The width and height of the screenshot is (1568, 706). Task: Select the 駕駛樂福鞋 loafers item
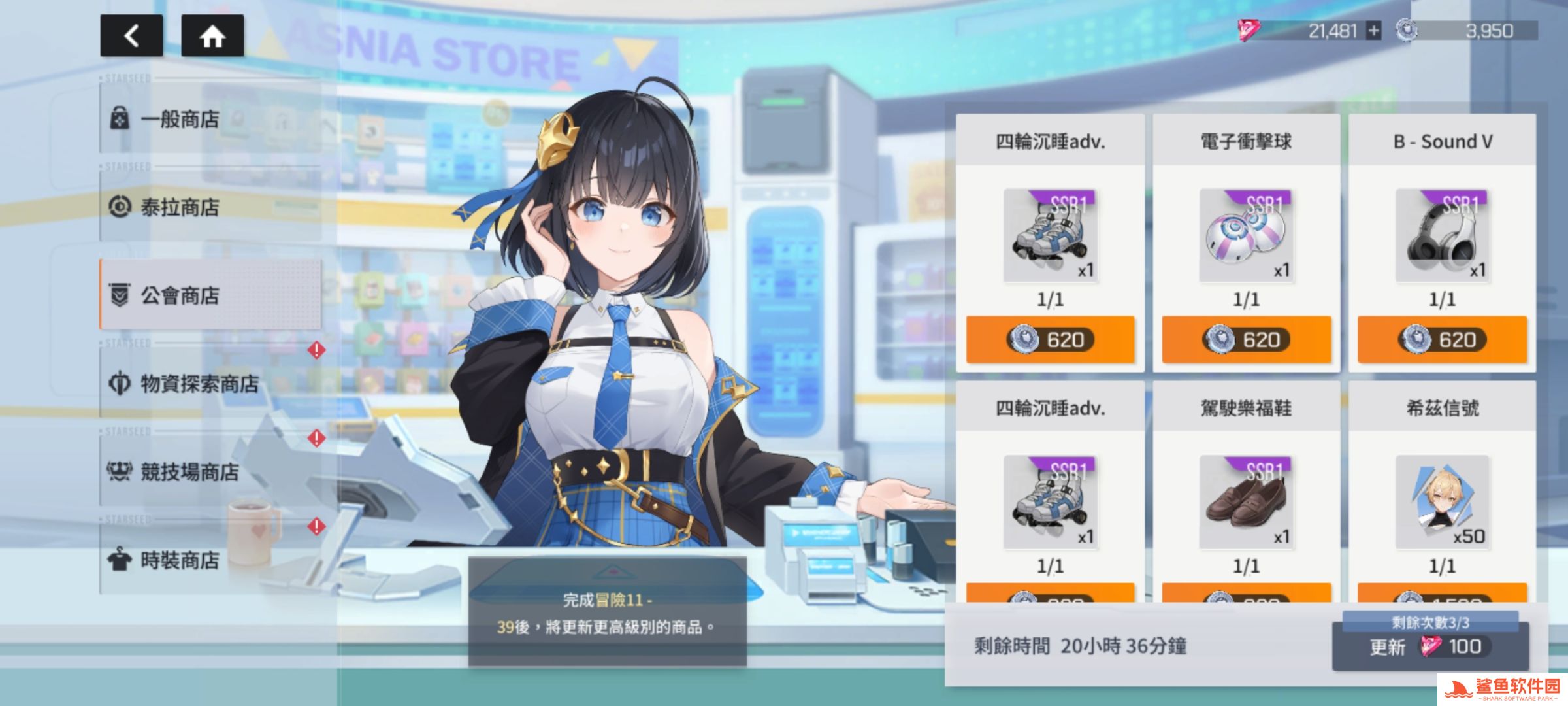coord(1246,502)
